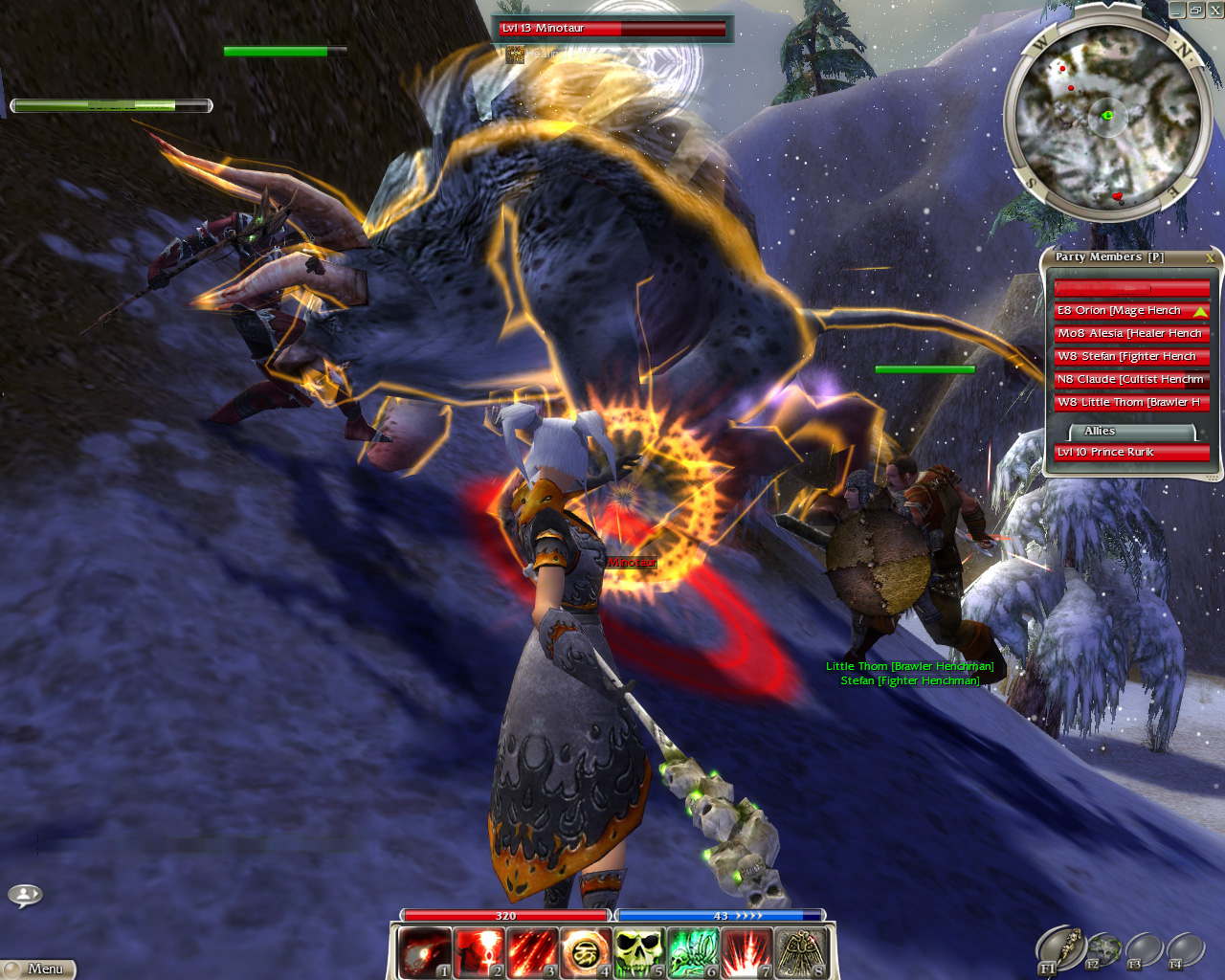This screenshot has width=1225, height=980.
Task: Open the chat speech bubble
Action: click(25, 895)
